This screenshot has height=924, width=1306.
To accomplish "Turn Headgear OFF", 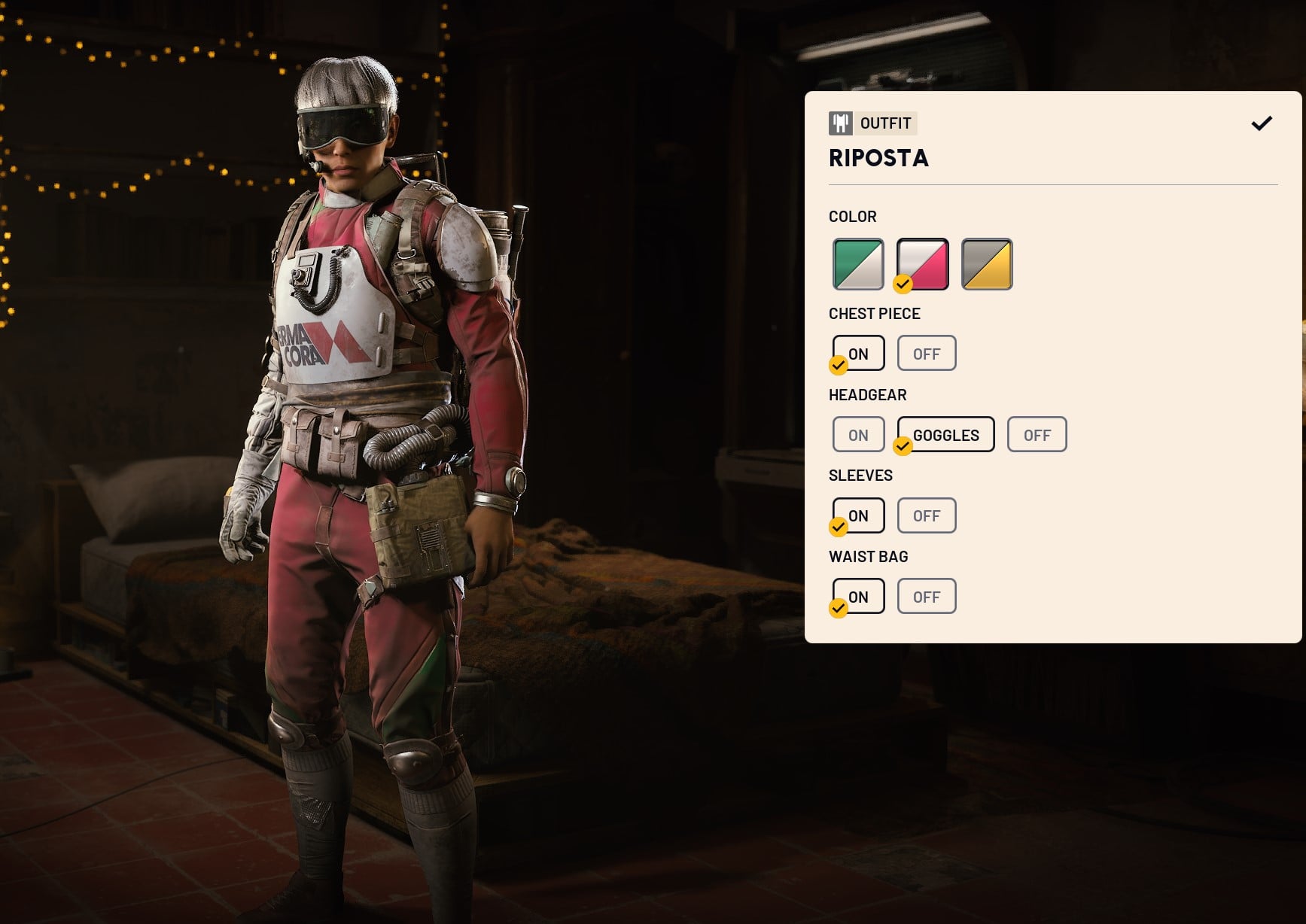I will tap(1037, 434).
